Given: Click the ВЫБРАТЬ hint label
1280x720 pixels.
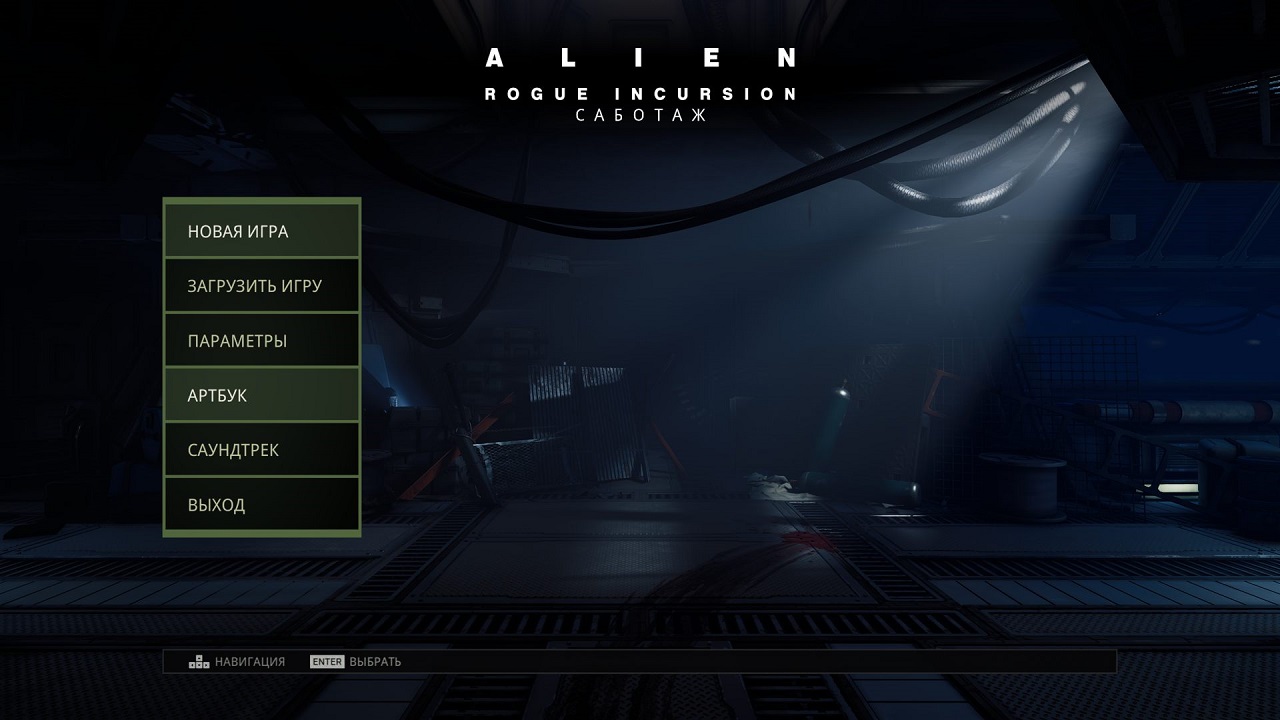Looking at the screenshot, I should tap(376, 661).
